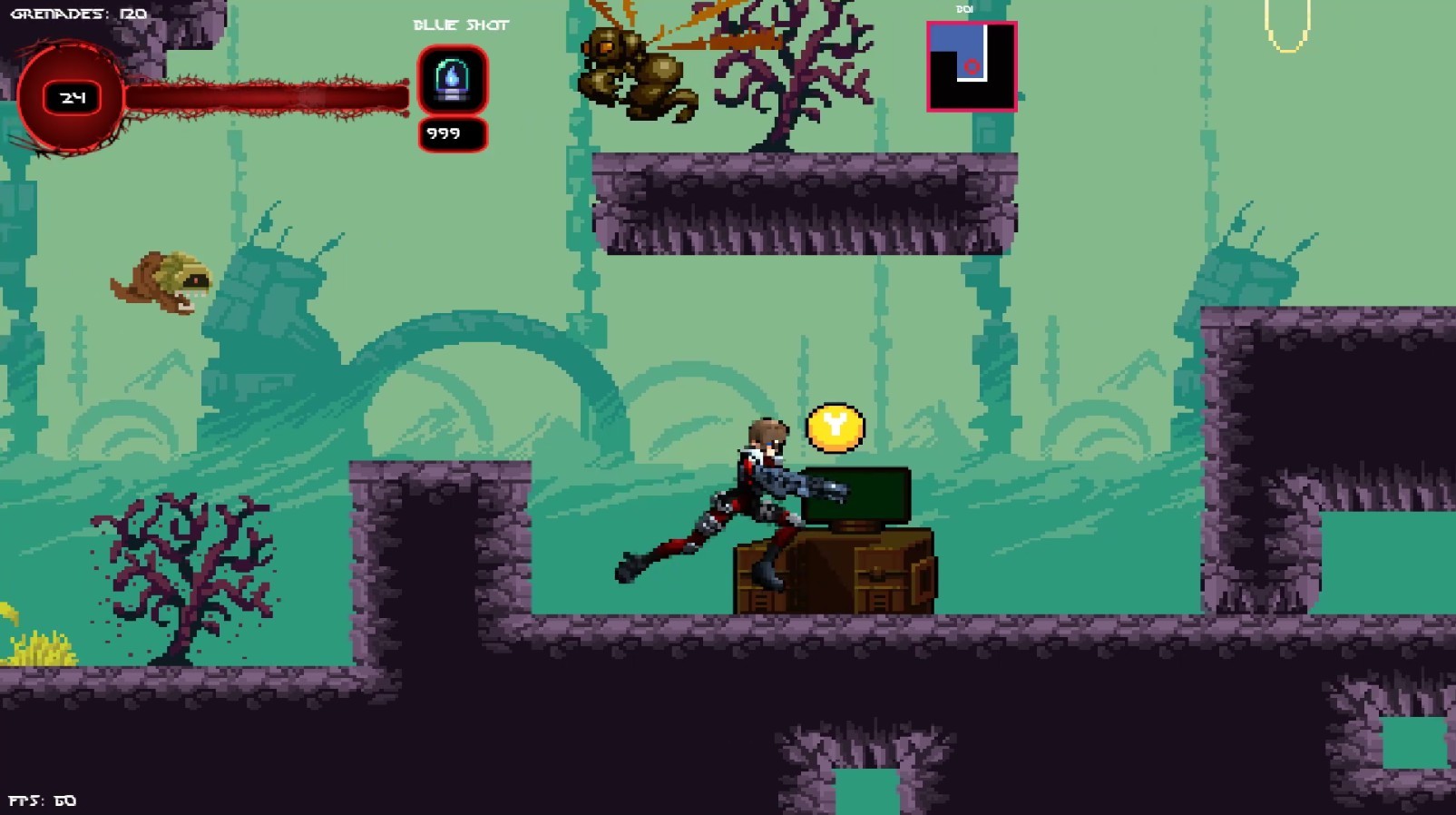Image resolution: width=1456 pixels, height=815 pixels.
Task: Expand the health orb showing 24
Action: (73, 95)
